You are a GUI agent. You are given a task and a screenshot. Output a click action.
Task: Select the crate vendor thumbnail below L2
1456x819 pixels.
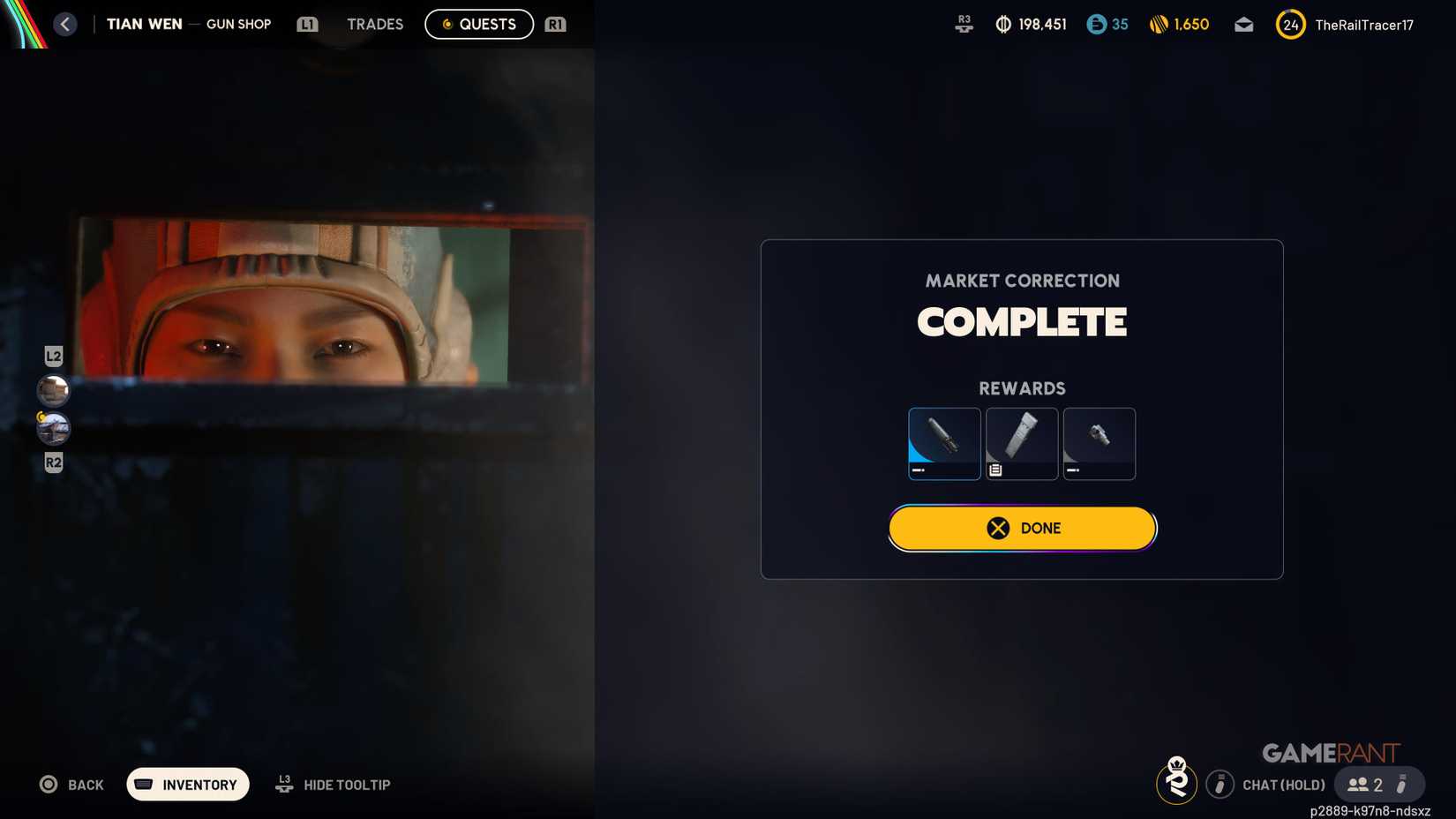click(52, 390)
